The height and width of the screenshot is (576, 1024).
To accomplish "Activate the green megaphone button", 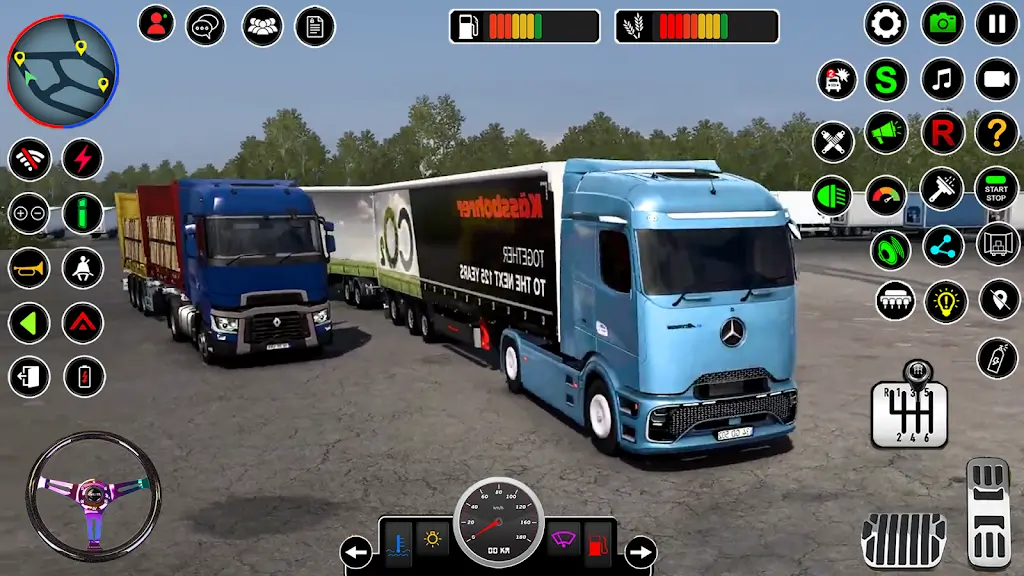I will pos(886,132).
